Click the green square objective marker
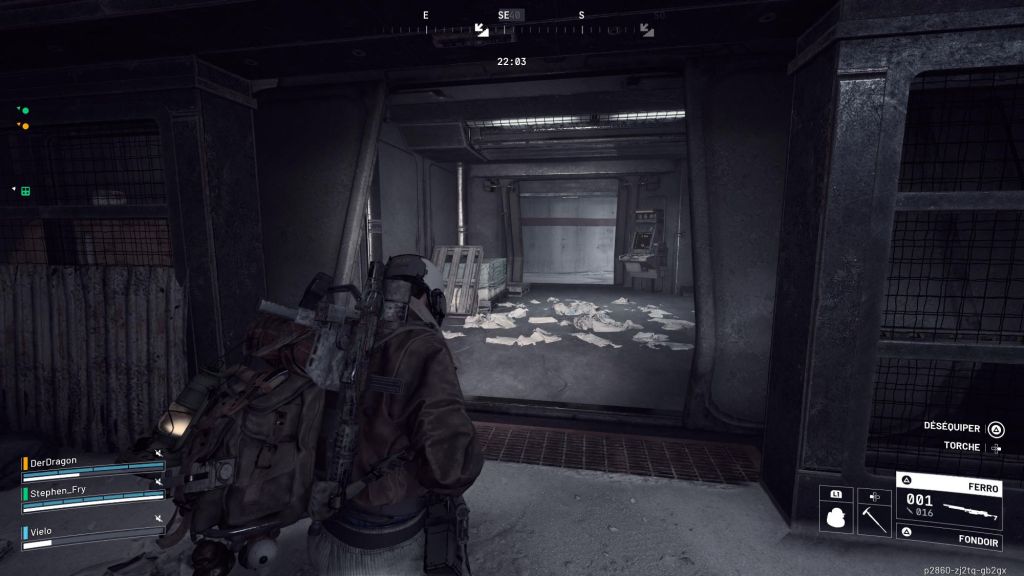Viewport: 1024px width, 576px height. click(x=26, y=190)
